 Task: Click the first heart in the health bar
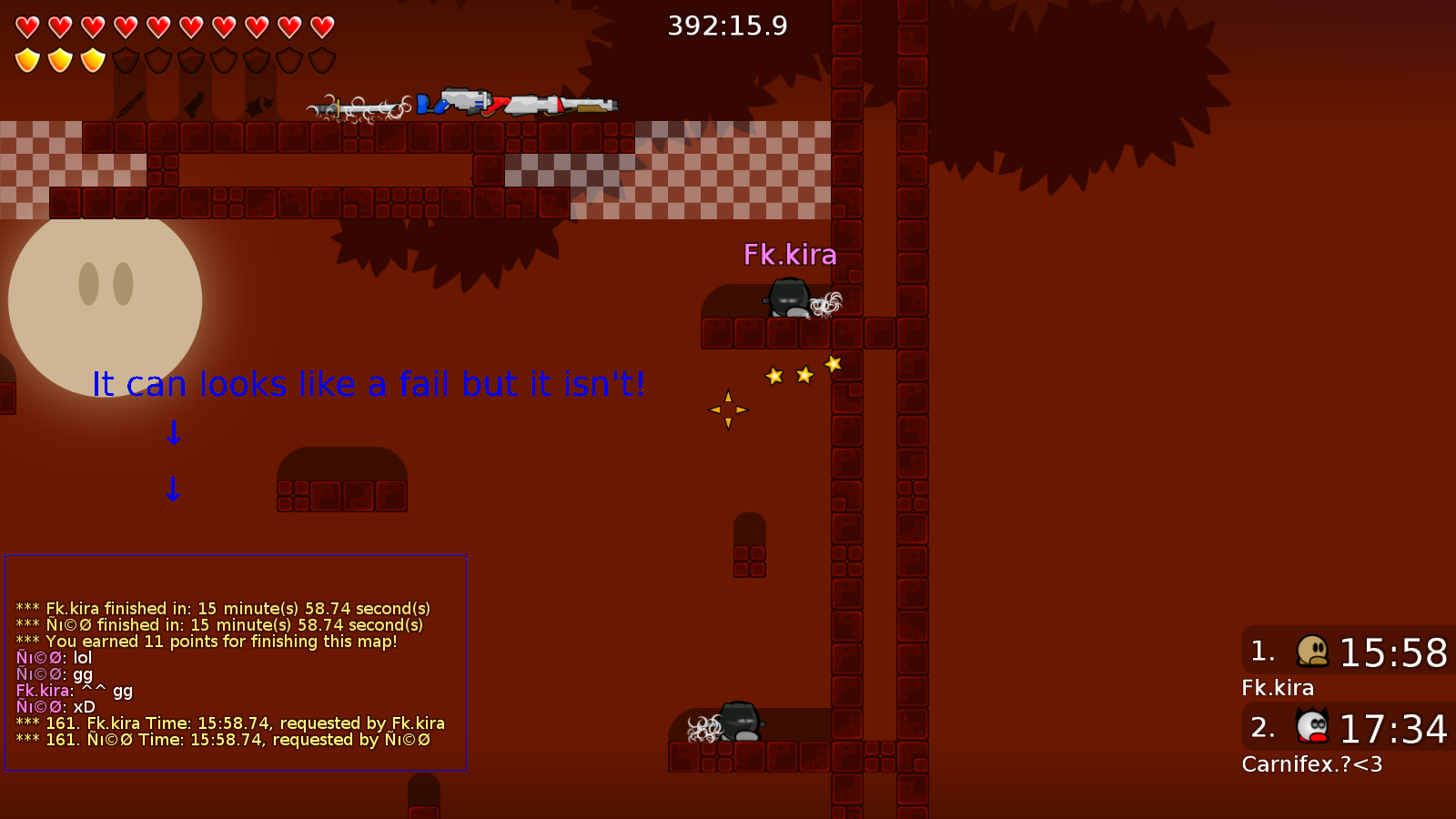coord(27,26)
